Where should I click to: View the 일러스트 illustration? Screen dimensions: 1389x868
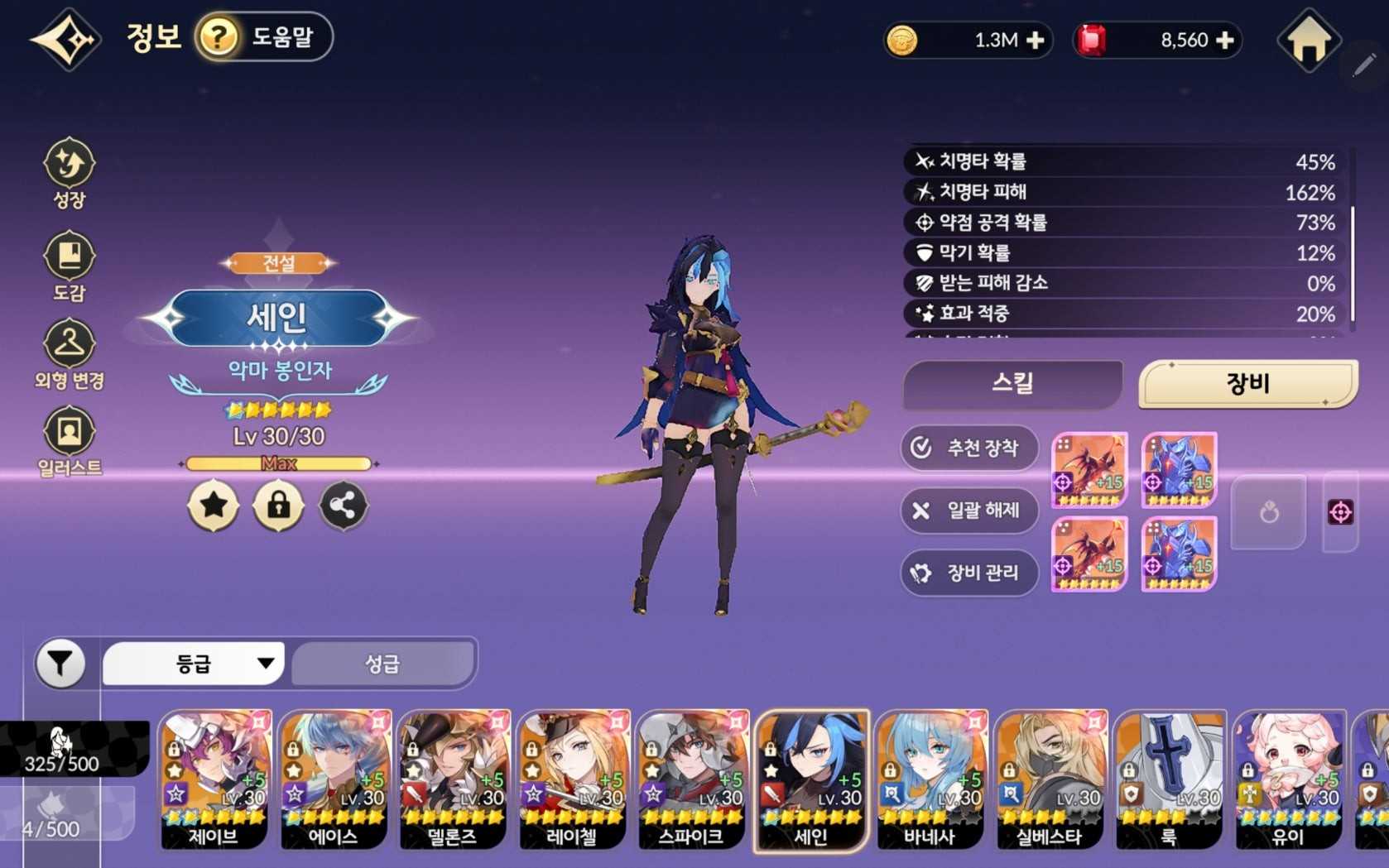pyautogui.click(x=70, y=442)
